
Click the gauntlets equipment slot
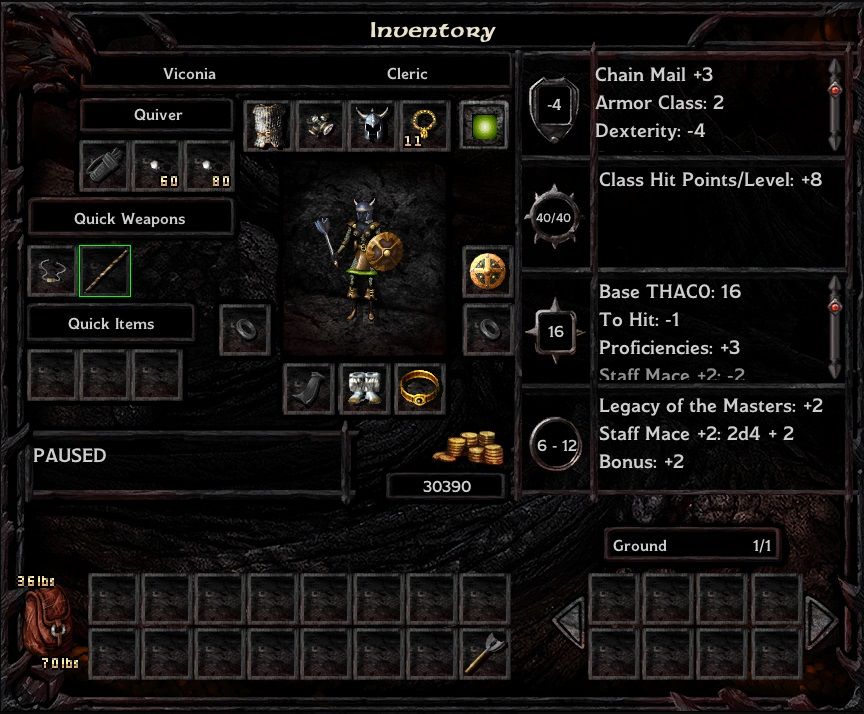coord(320,126)
